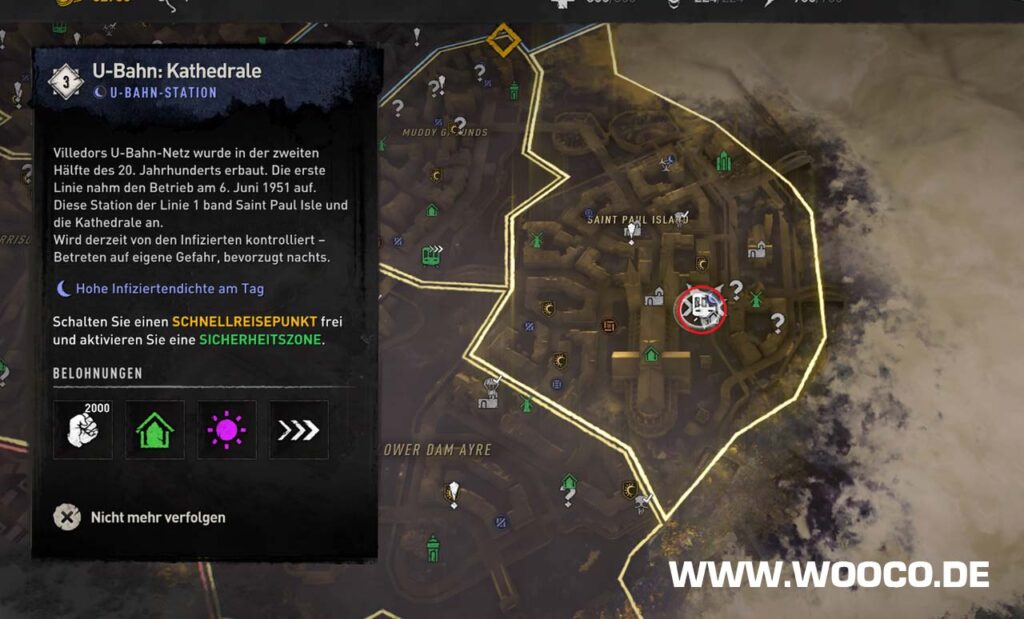Select the white triple-arrow fast travel reward
Screen dimensions: 1024x619
click(x=298, y=430)
